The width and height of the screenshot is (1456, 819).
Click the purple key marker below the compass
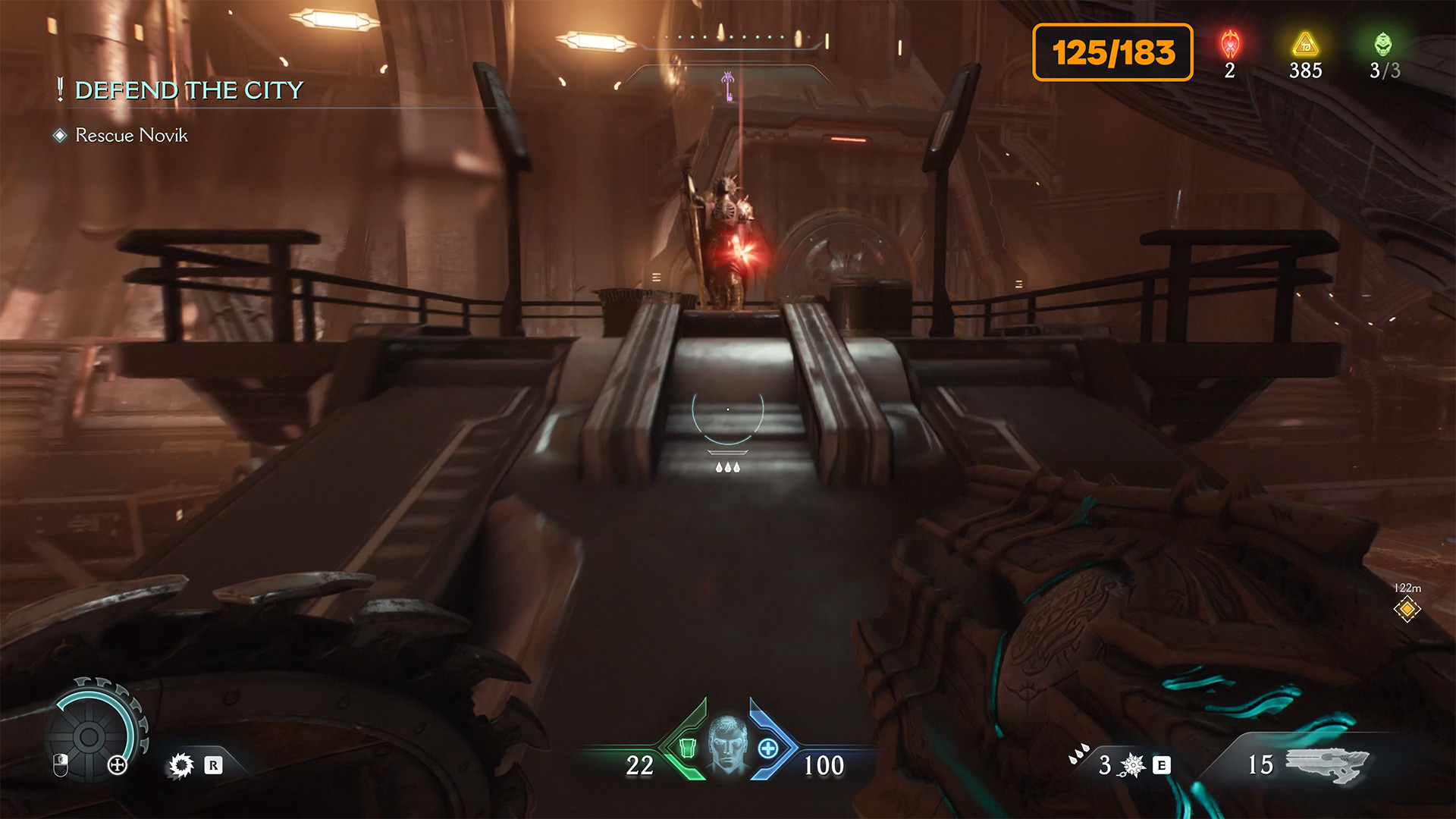728,86
